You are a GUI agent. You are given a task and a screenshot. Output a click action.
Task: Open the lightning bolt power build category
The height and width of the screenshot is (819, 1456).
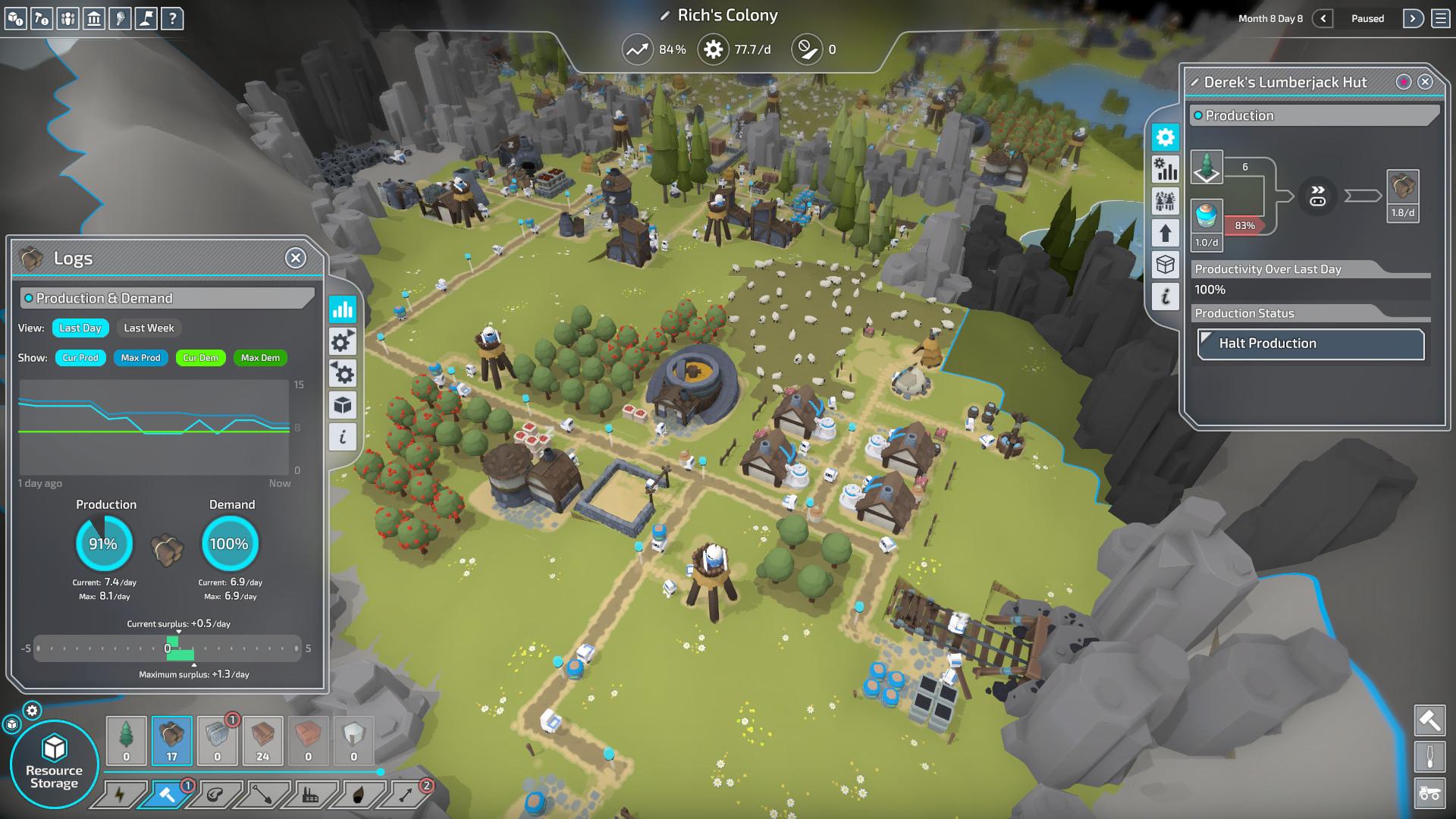click(x=120, y=795)
